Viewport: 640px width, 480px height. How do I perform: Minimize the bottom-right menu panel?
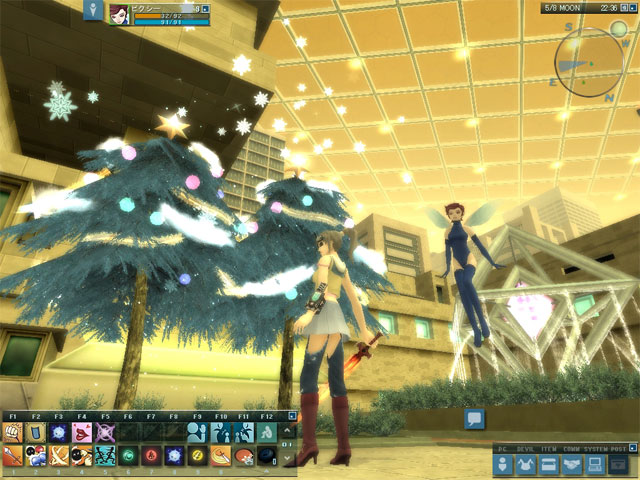tap(630, 448)
